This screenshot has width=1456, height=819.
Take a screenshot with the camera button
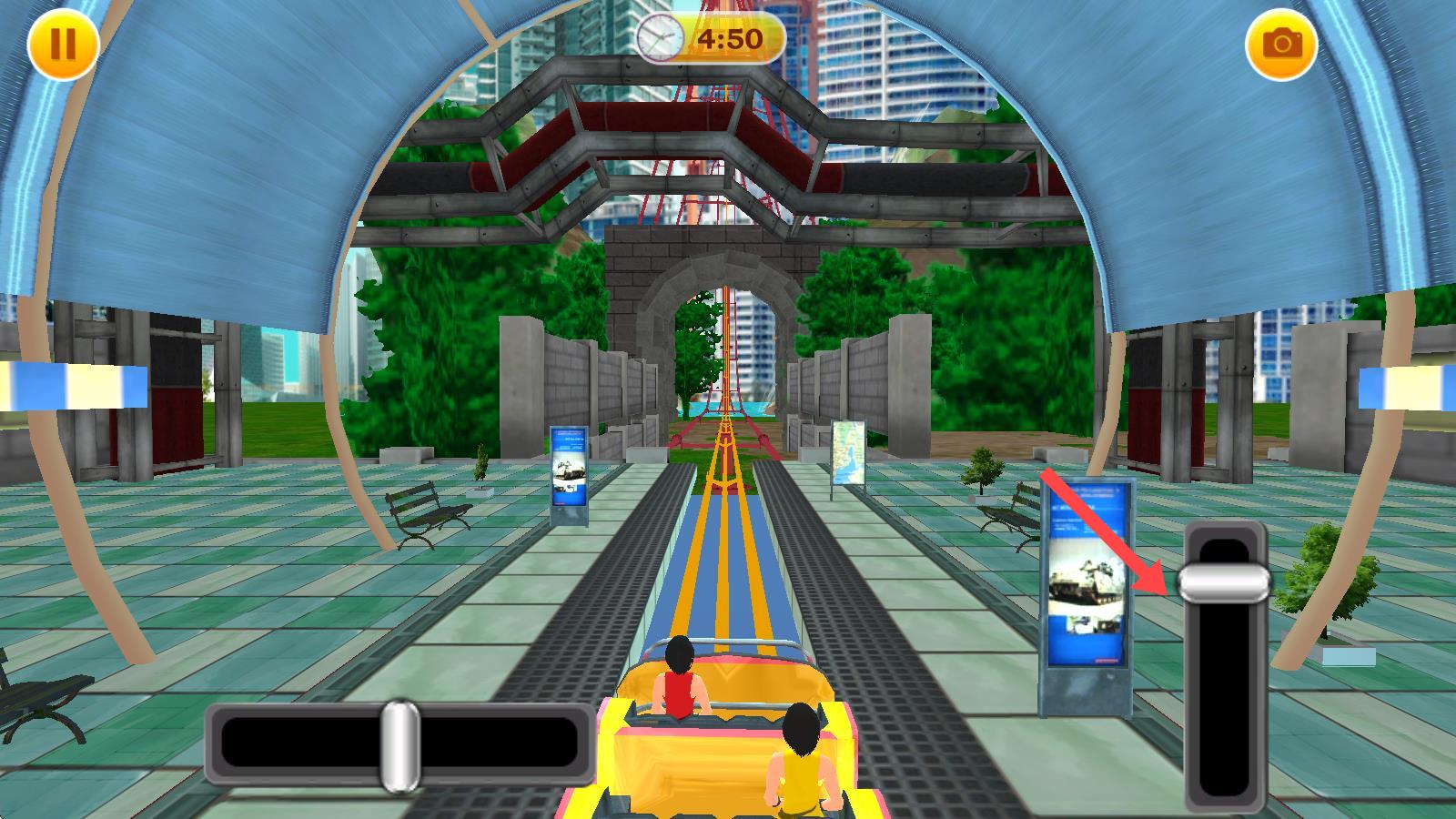[x=1281, y=44]
